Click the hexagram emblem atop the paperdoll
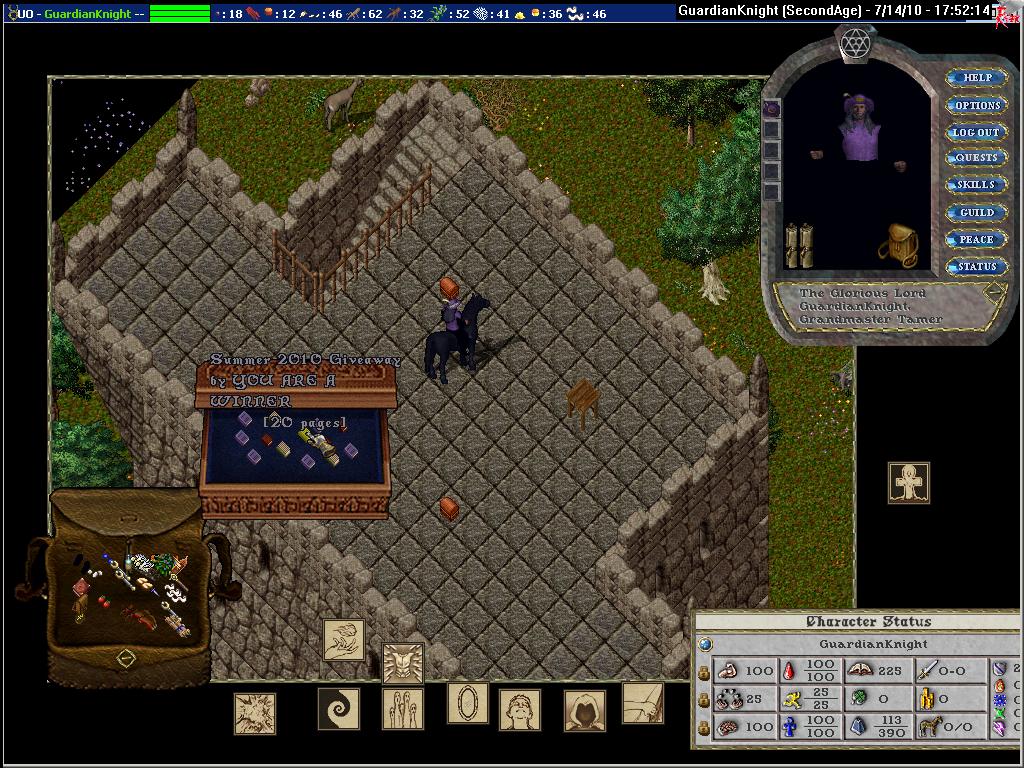The height and width of the screenshot is (768, 1024). coord(855,42)
